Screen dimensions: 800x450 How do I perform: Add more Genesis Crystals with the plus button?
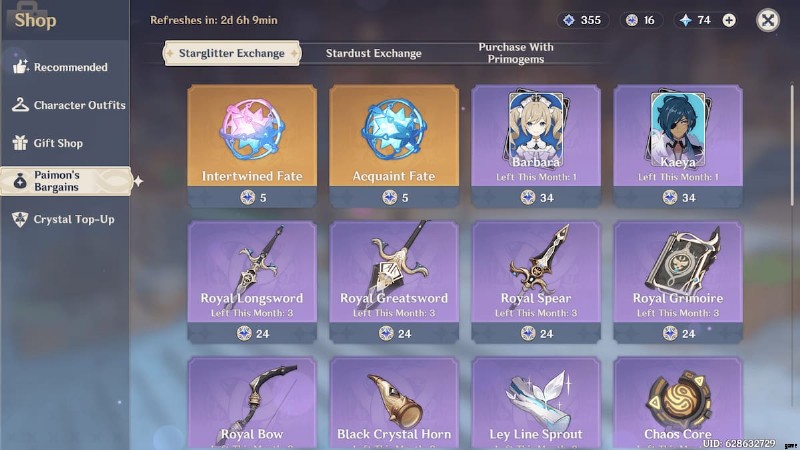[x=729, y=20]
